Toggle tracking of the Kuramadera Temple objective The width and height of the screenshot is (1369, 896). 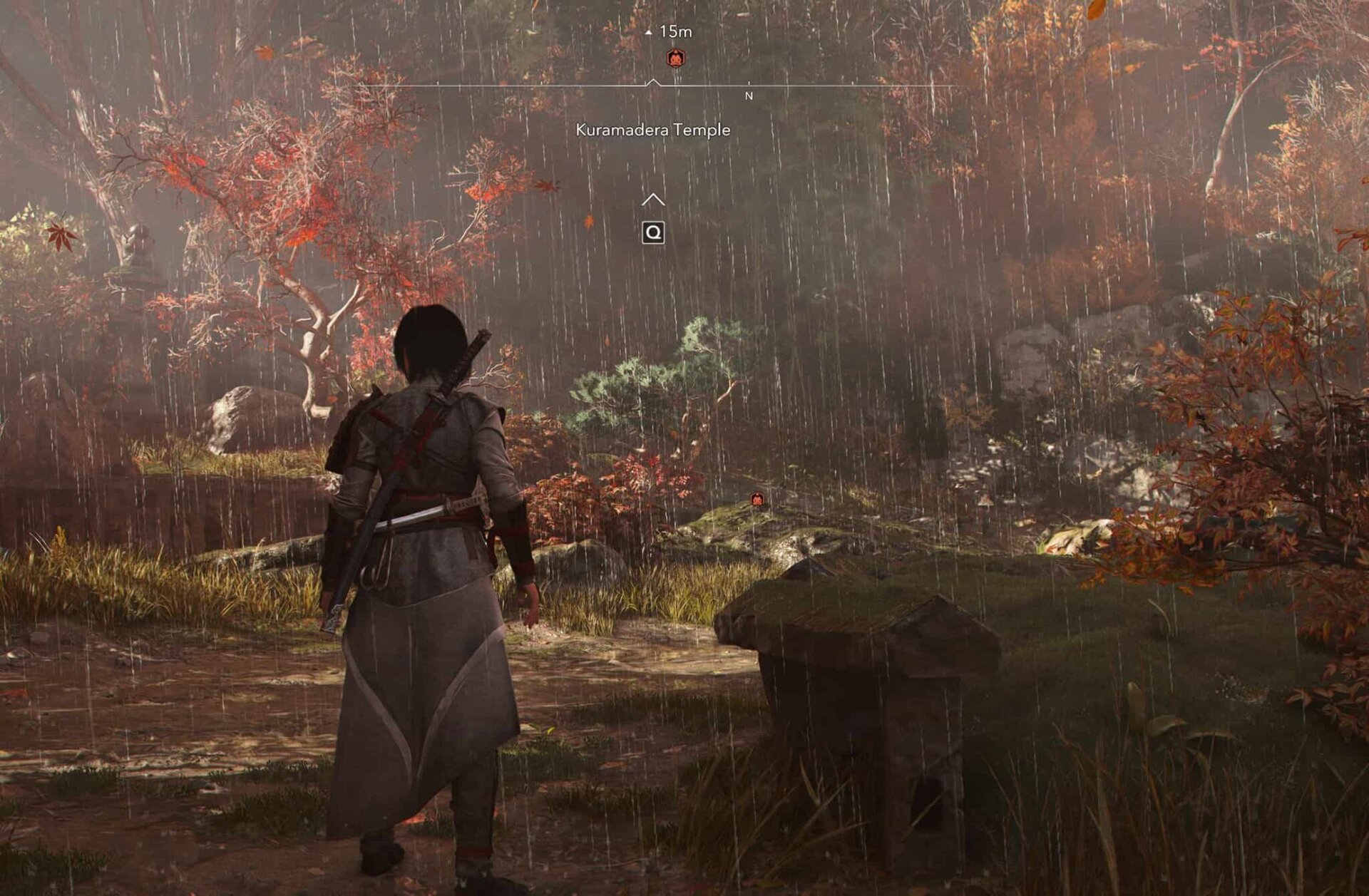(x=652, y=129)
